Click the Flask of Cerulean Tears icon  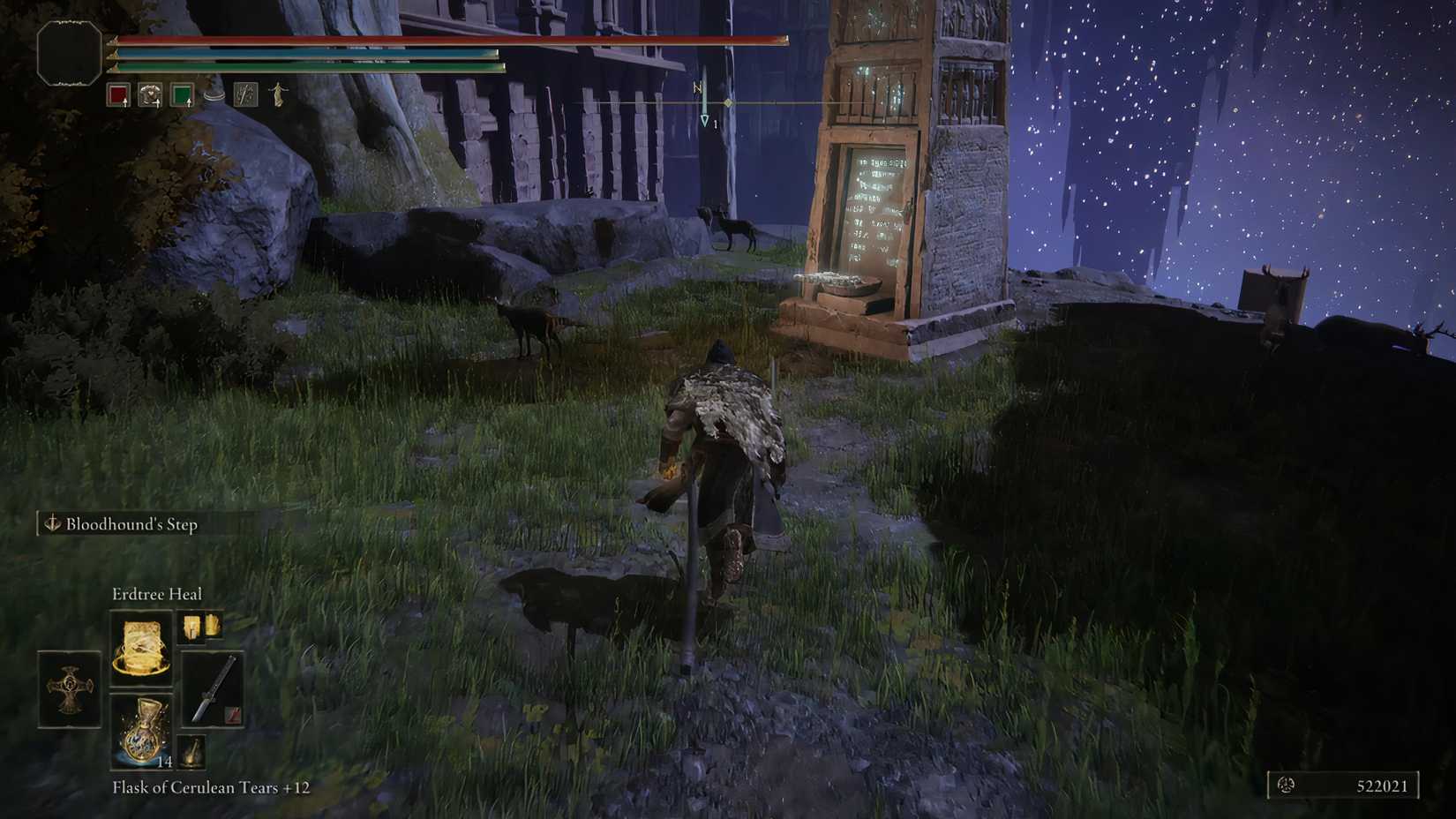(x=140, y=732)
